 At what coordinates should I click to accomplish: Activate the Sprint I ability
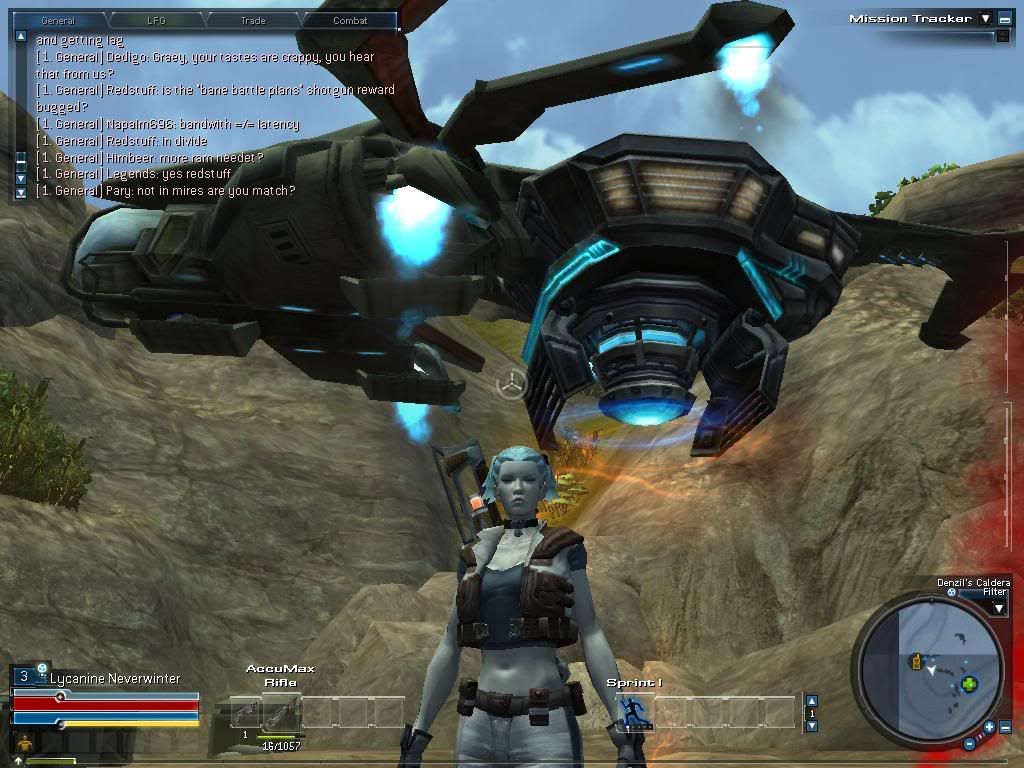click(634, 711)
